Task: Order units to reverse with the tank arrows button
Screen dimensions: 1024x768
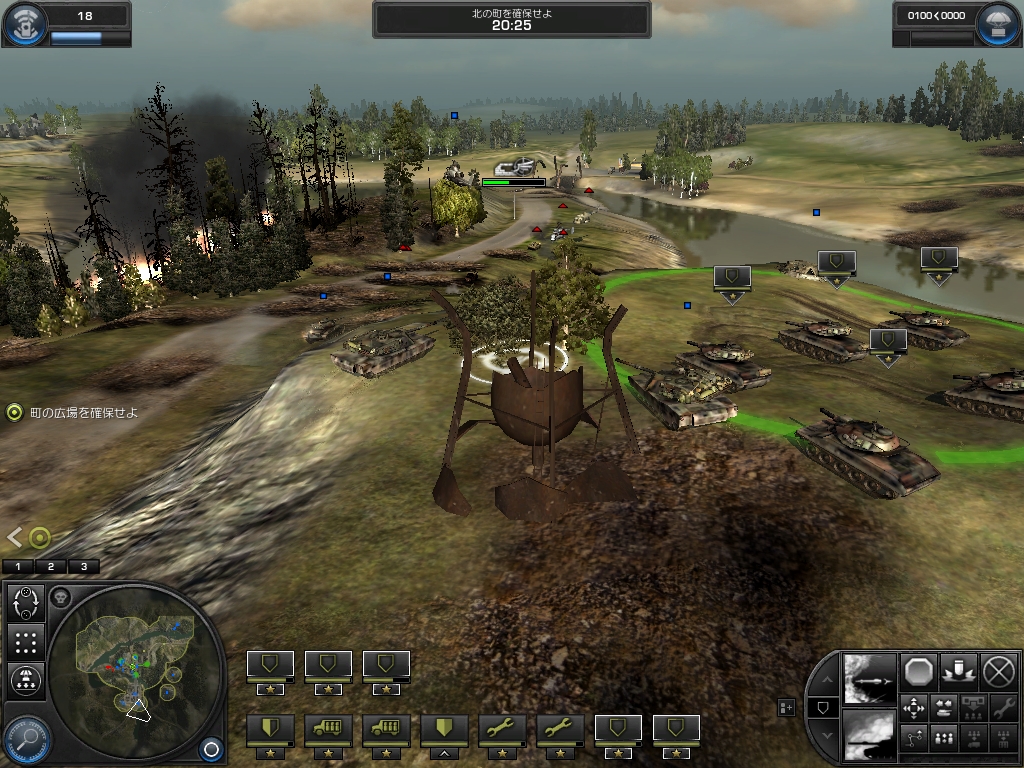Action: [x=942, y=709]
